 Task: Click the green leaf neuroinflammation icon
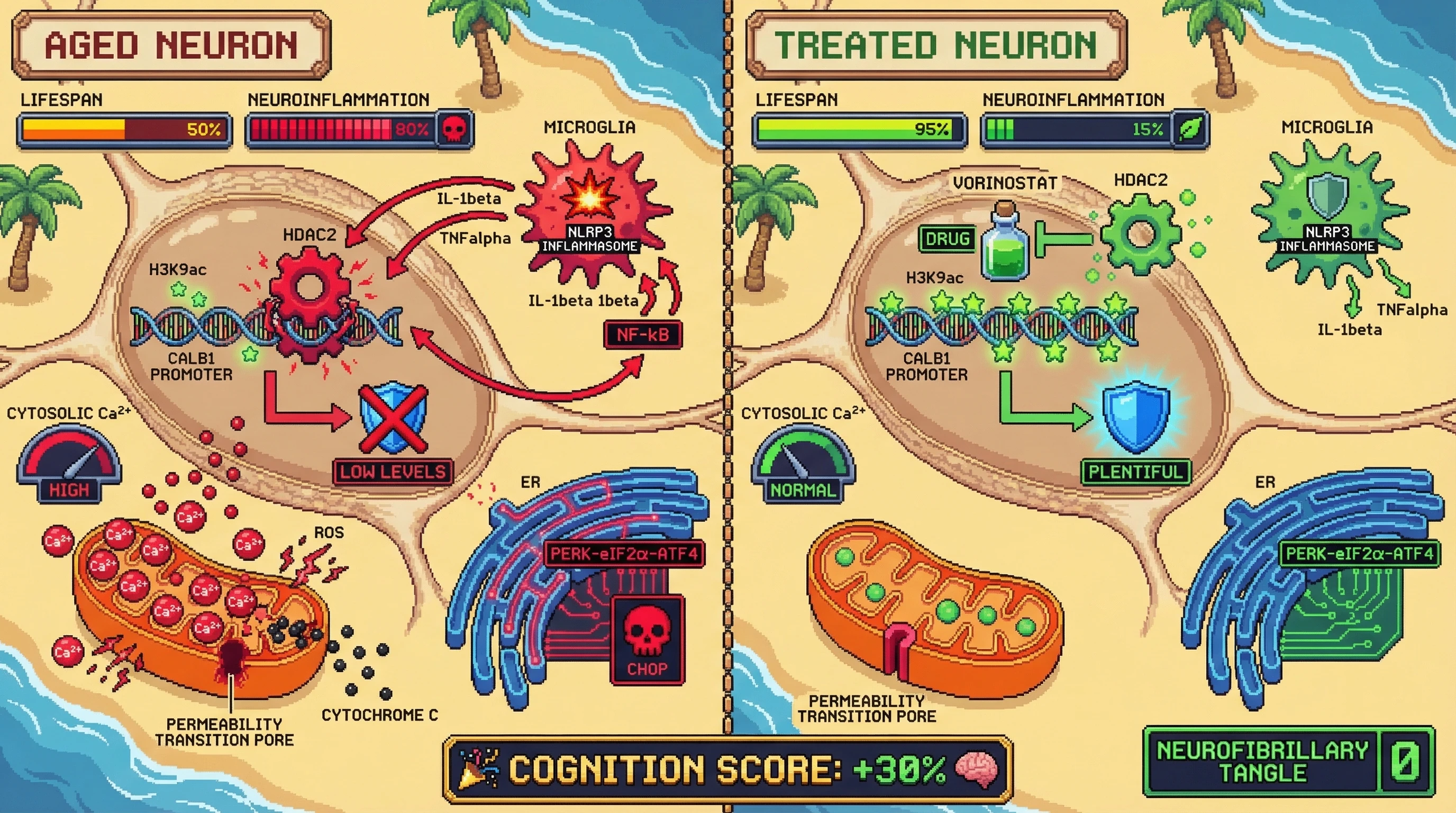click(1190, 130)
